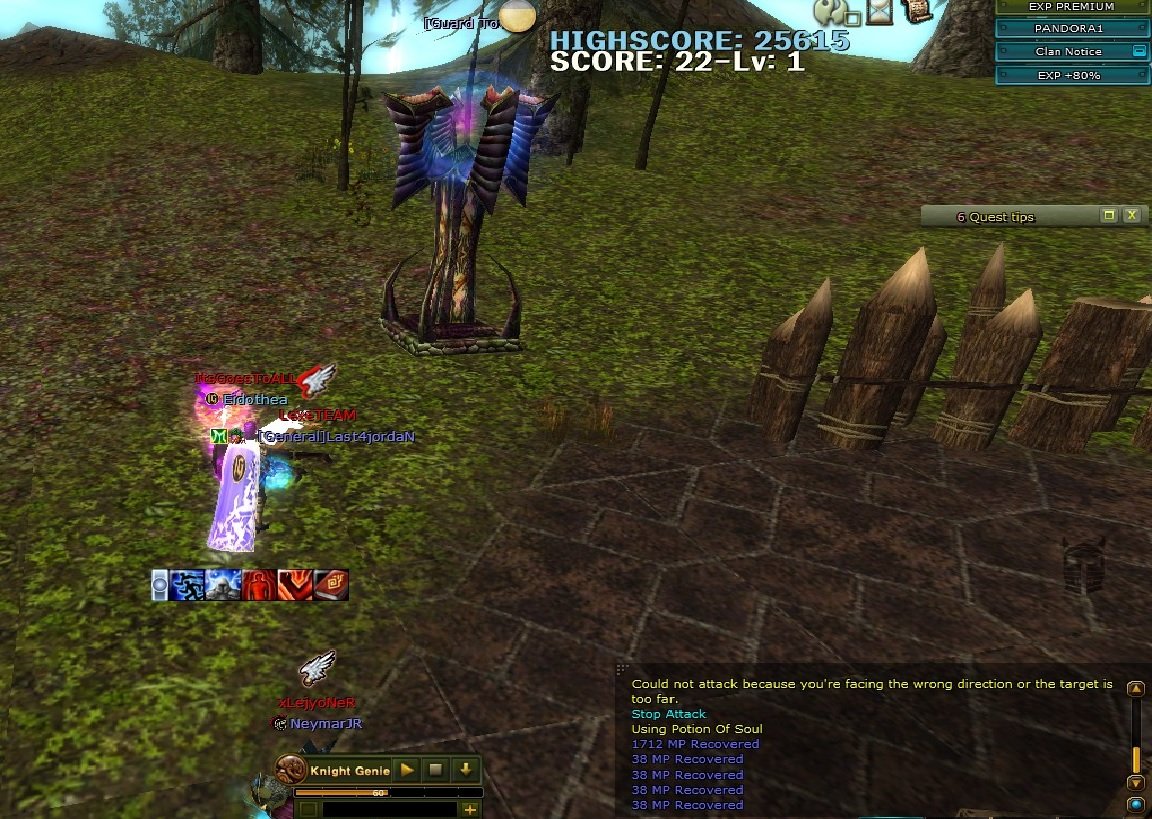Minimize the Clan Notice with its blue button
This screenshot has width=1152, height=819.
[x=1138, y=51]
